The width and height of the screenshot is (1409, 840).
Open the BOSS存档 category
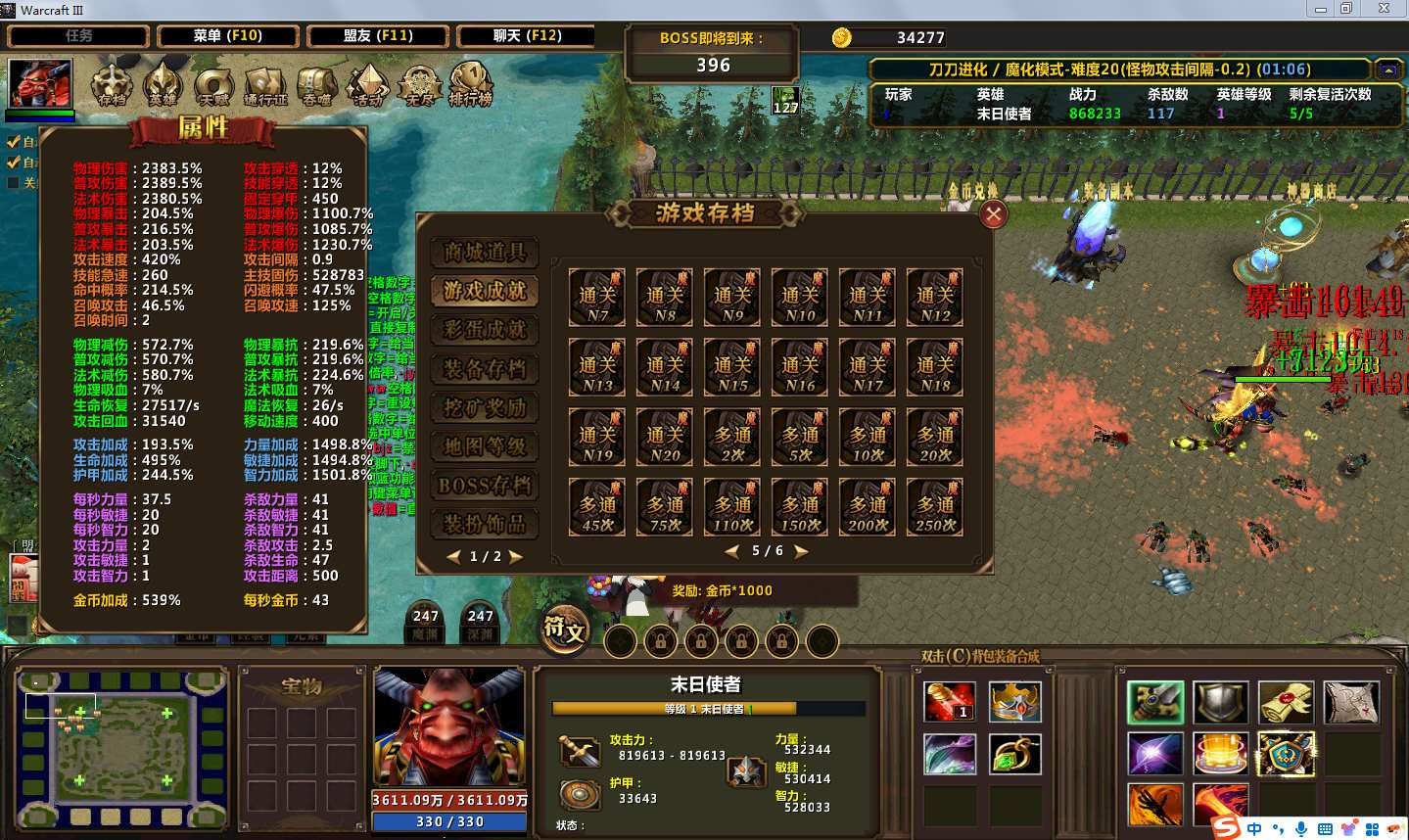point(485,486)
